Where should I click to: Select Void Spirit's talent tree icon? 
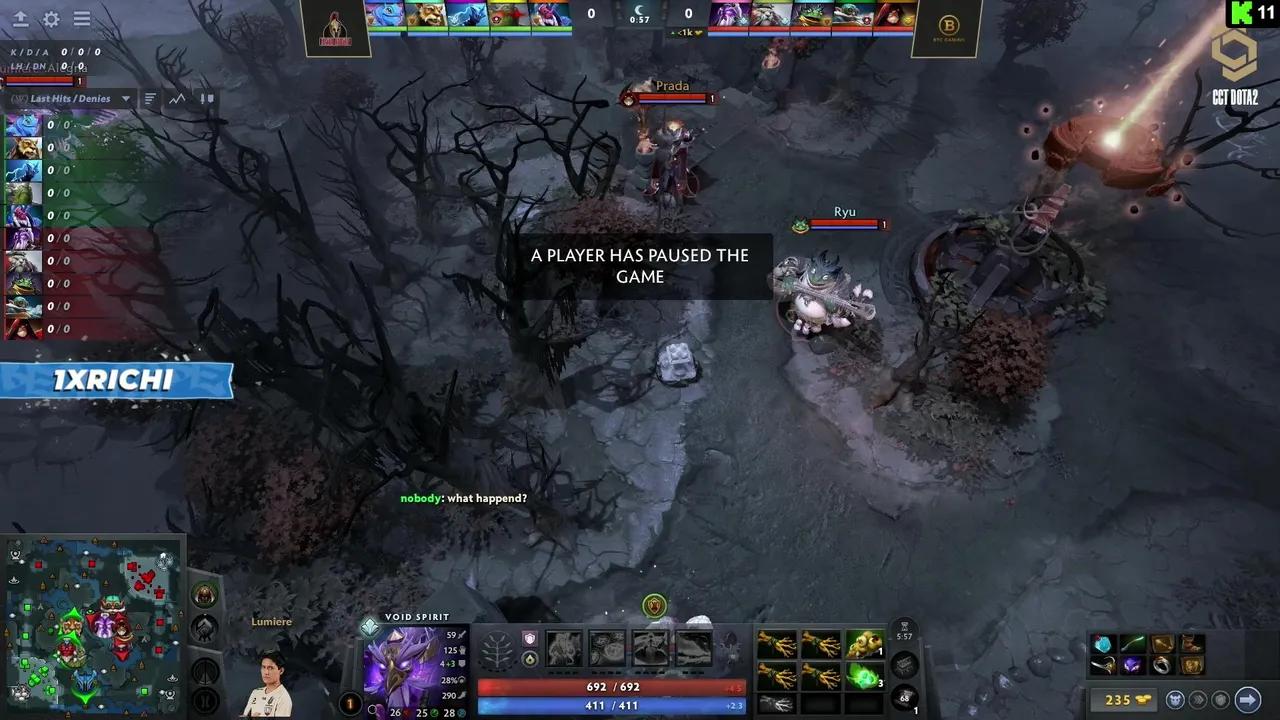point(496,650)
